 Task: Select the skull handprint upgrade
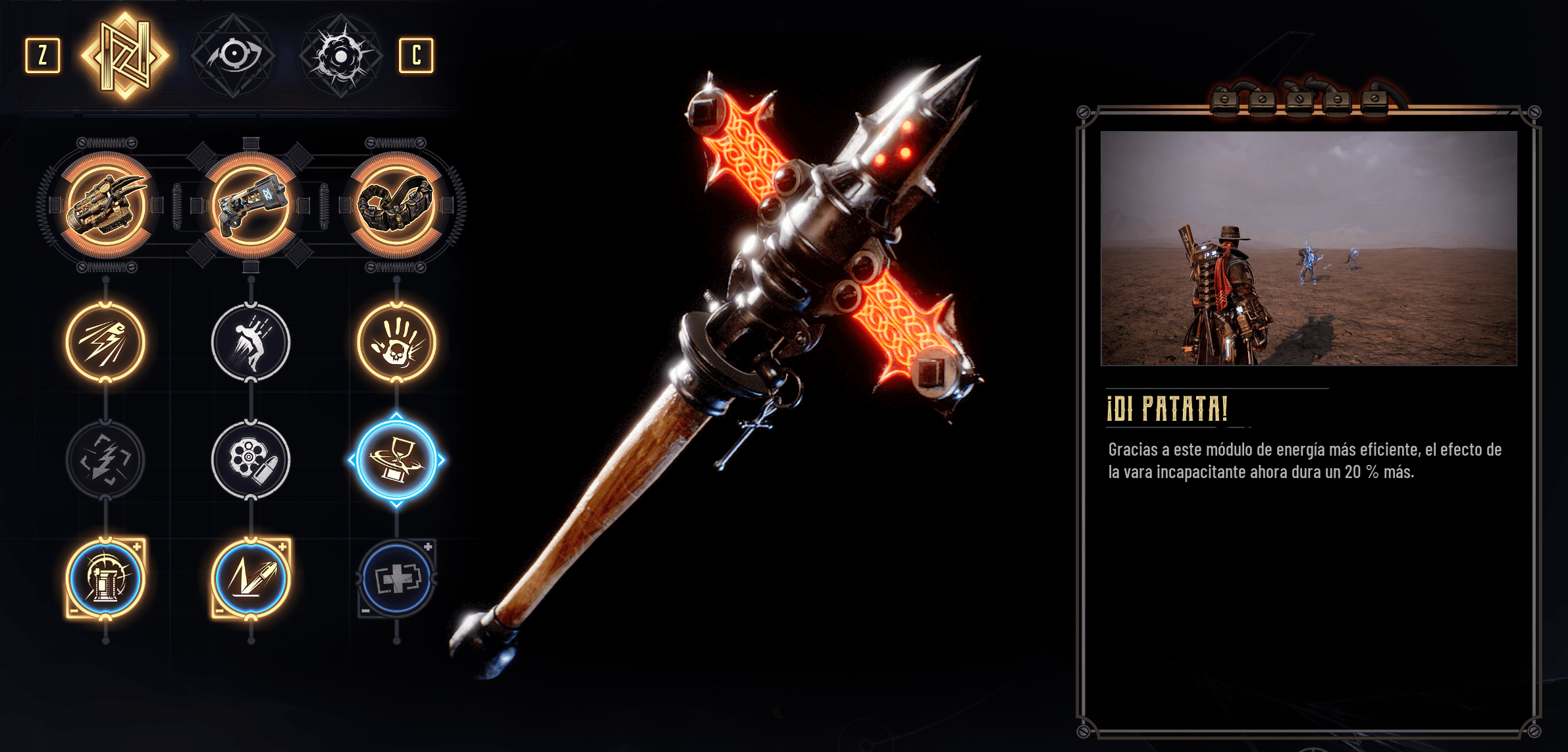(396, 342)
